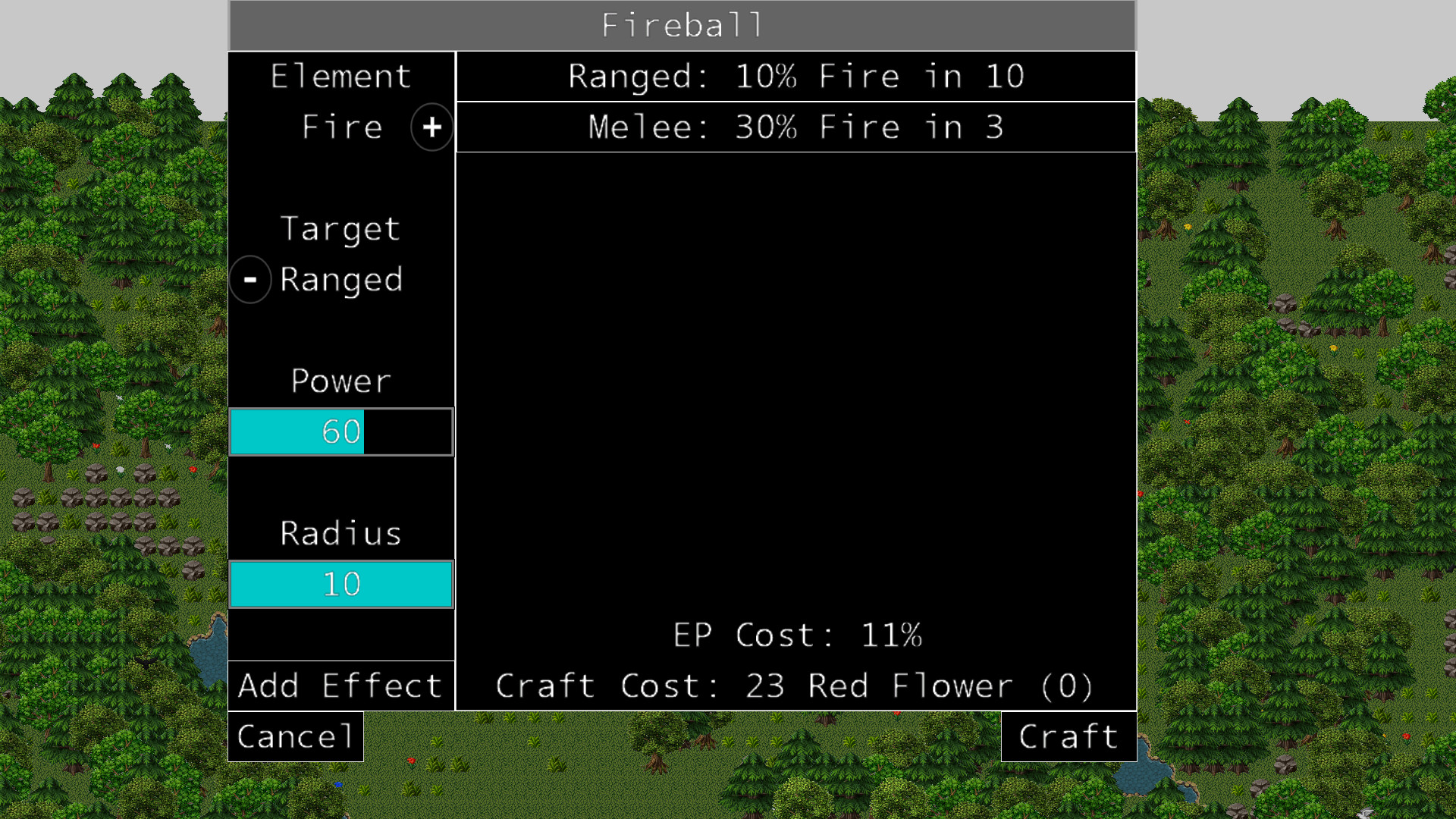Select the Melee: 30% Fire in 3 effect entry
This screenshot has width=1456, height=819.
pos(795,127)
